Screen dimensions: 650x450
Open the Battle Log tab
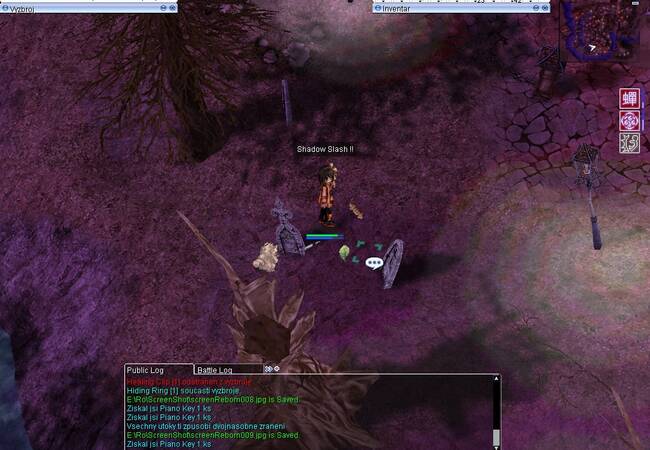coord(215,370)
